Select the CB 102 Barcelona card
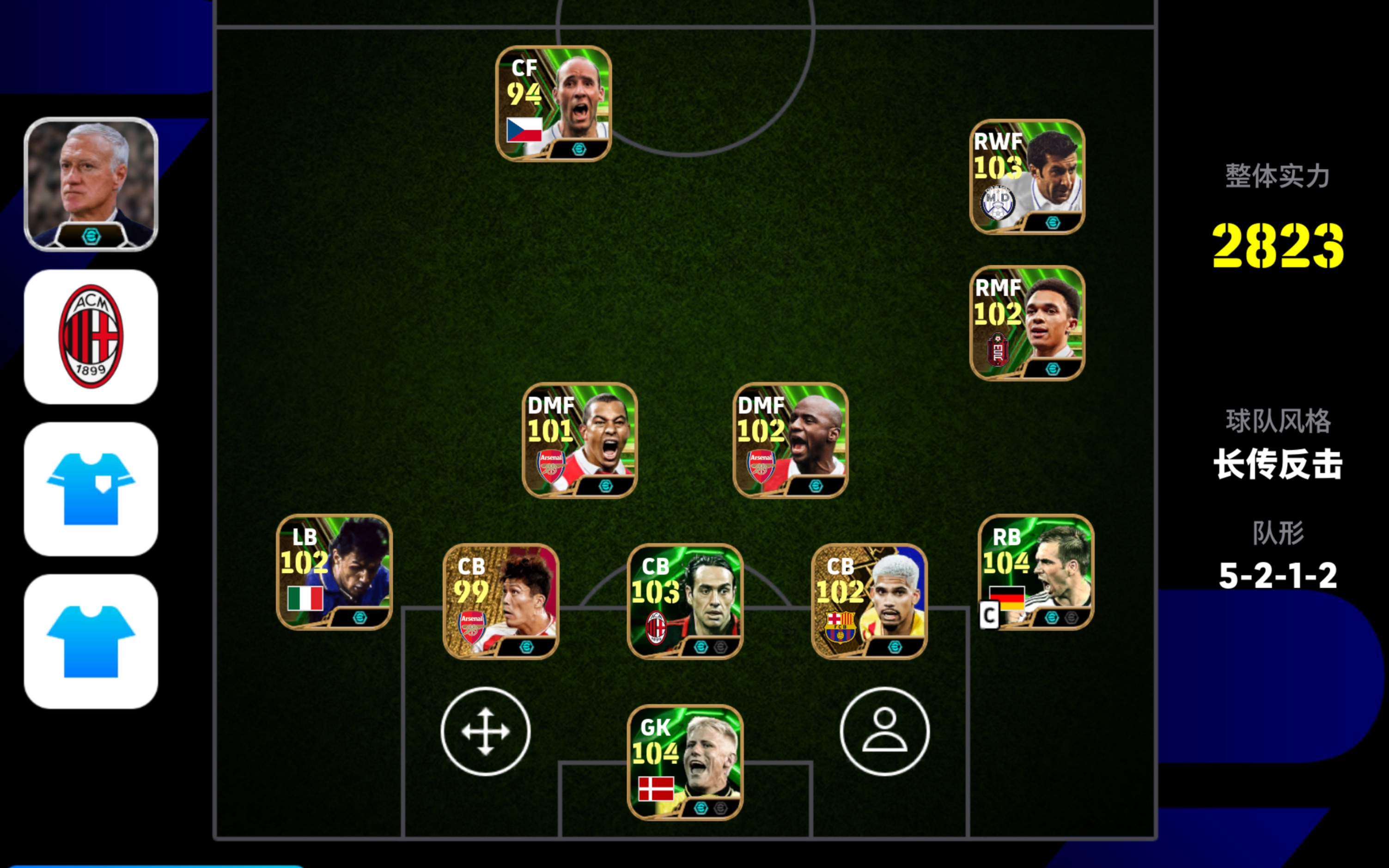1389x868 pixels. coord(869,601)
